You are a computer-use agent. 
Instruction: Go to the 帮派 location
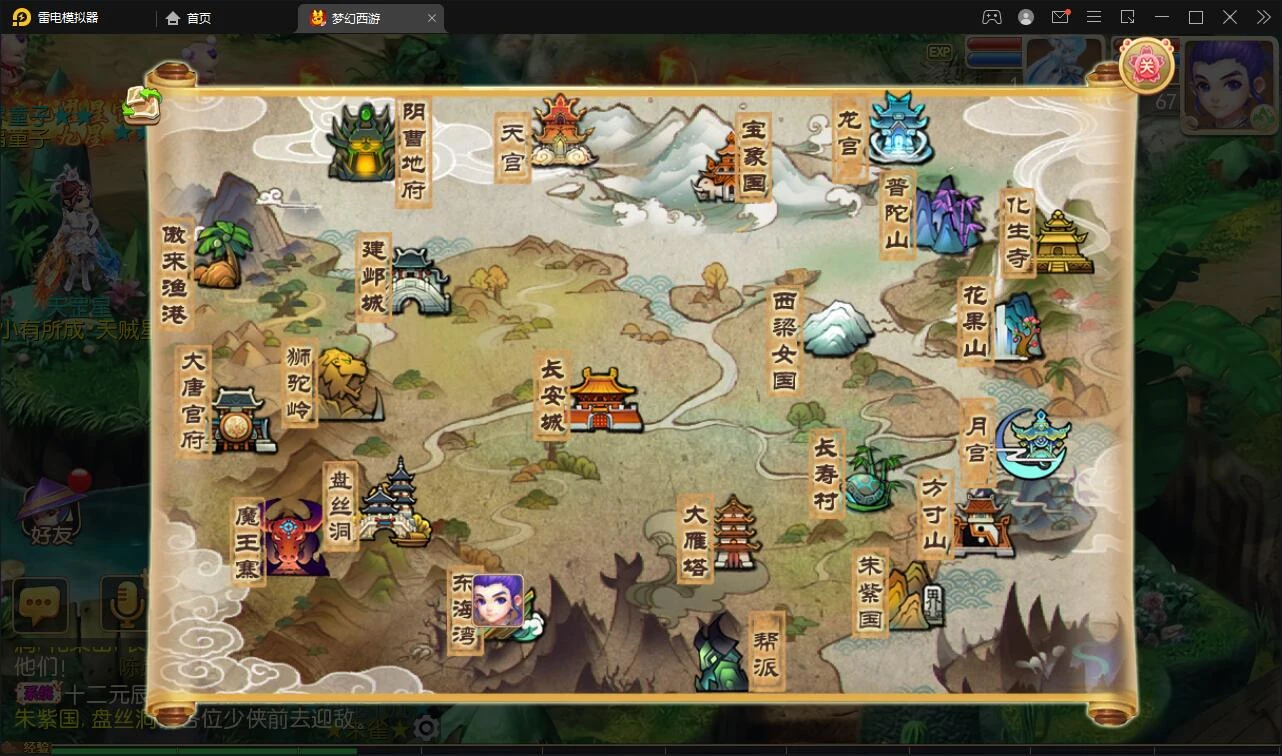(722, 654)
